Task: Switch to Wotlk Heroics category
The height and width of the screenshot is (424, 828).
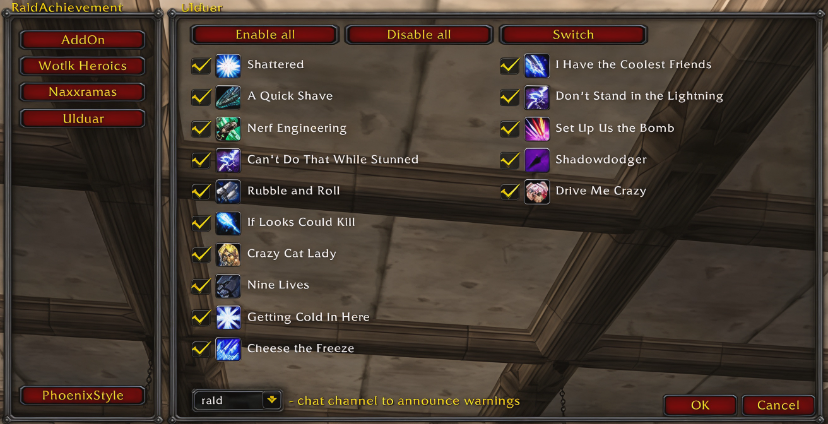Action: click(x=82, y=66)
